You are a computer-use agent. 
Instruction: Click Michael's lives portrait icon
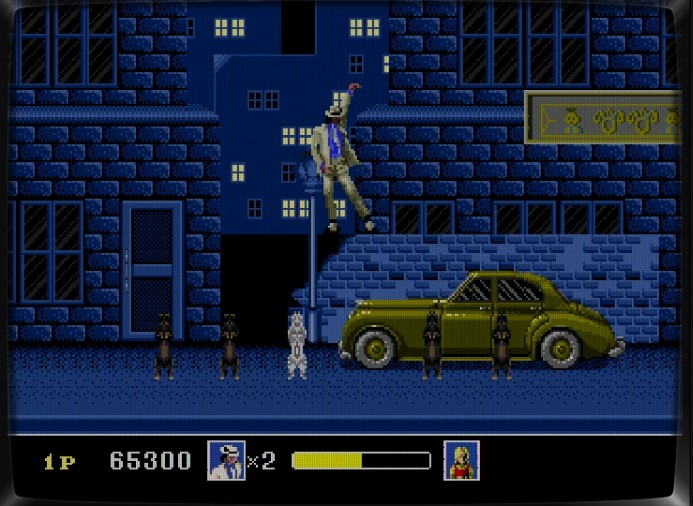pyautogui.click(x=226, y=460)
